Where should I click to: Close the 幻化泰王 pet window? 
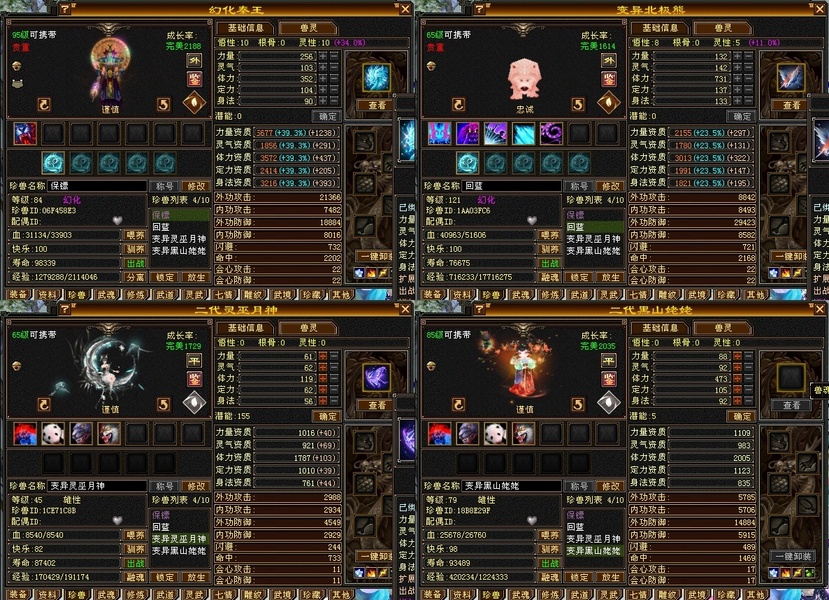[x=404, y=9]
